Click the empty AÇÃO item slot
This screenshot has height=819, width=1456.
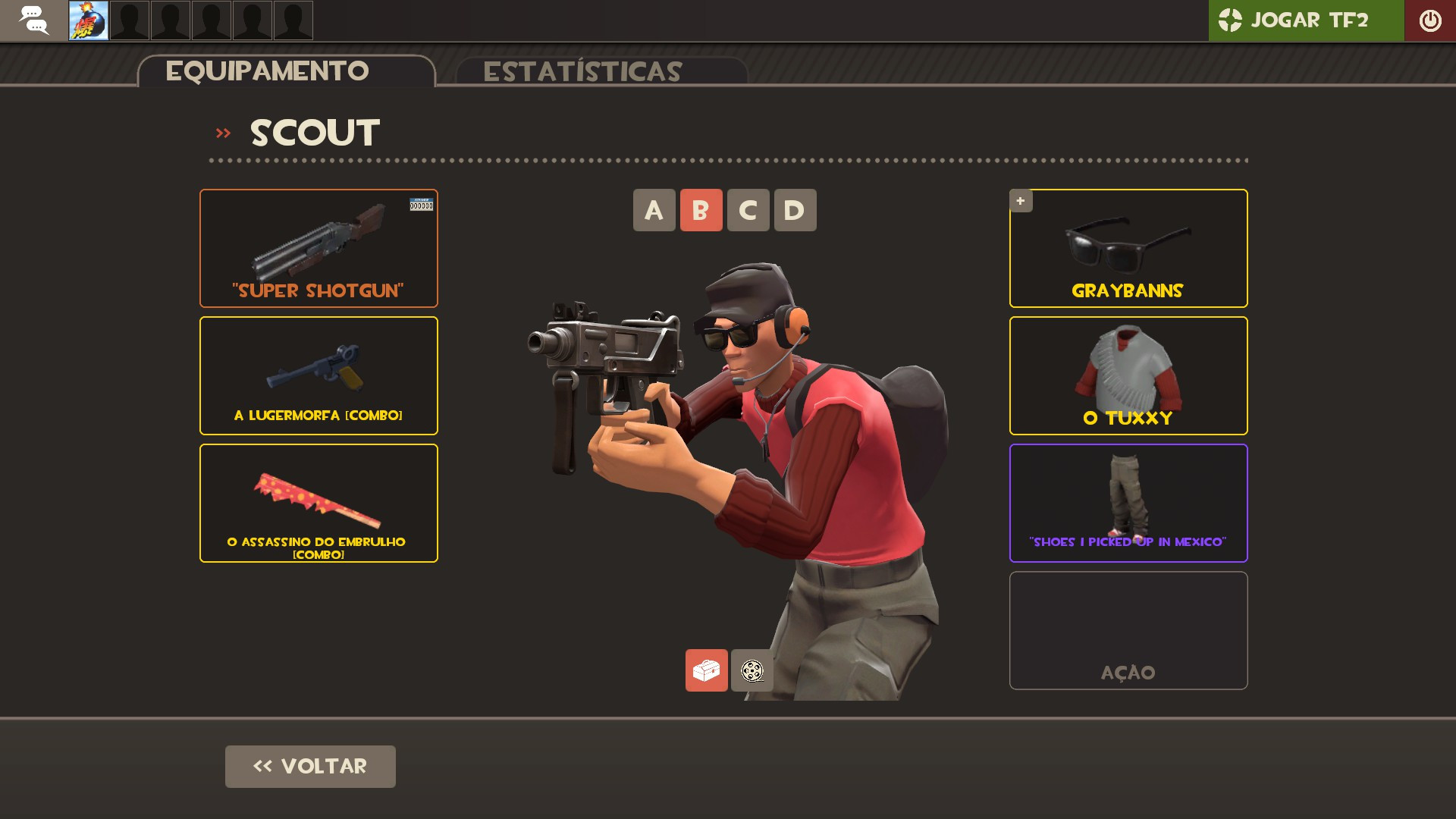(1128, 630)
